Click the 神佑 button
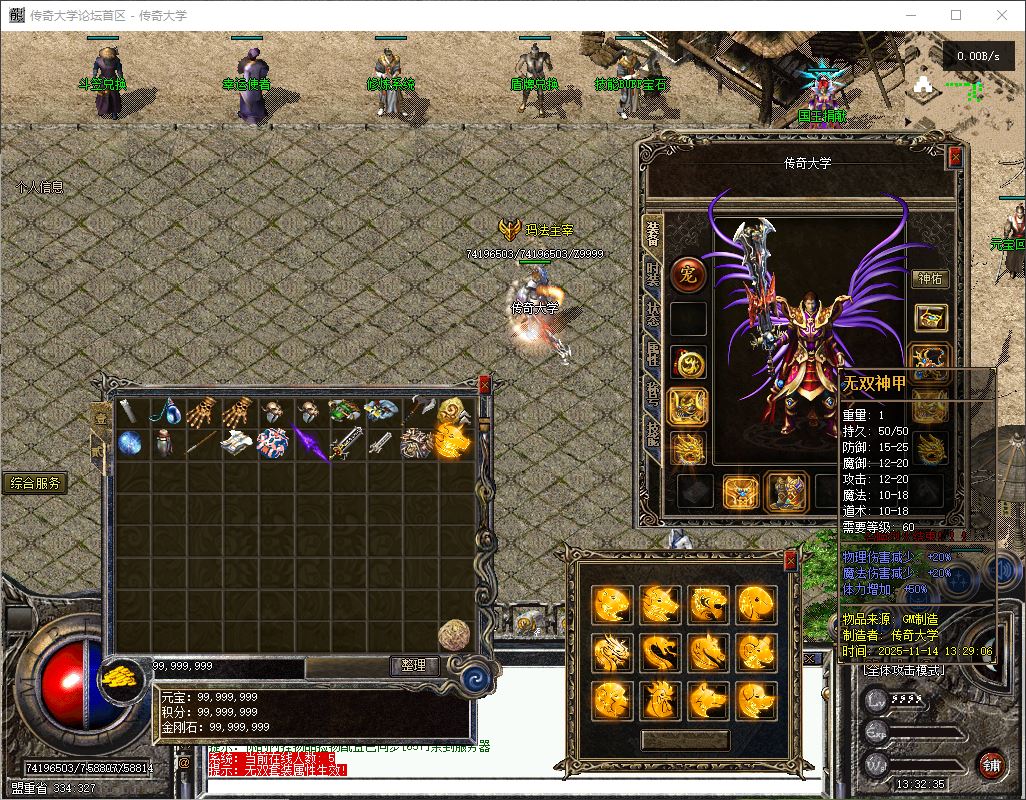Viewport: 1026px width, 800px height. coord(930,279)
